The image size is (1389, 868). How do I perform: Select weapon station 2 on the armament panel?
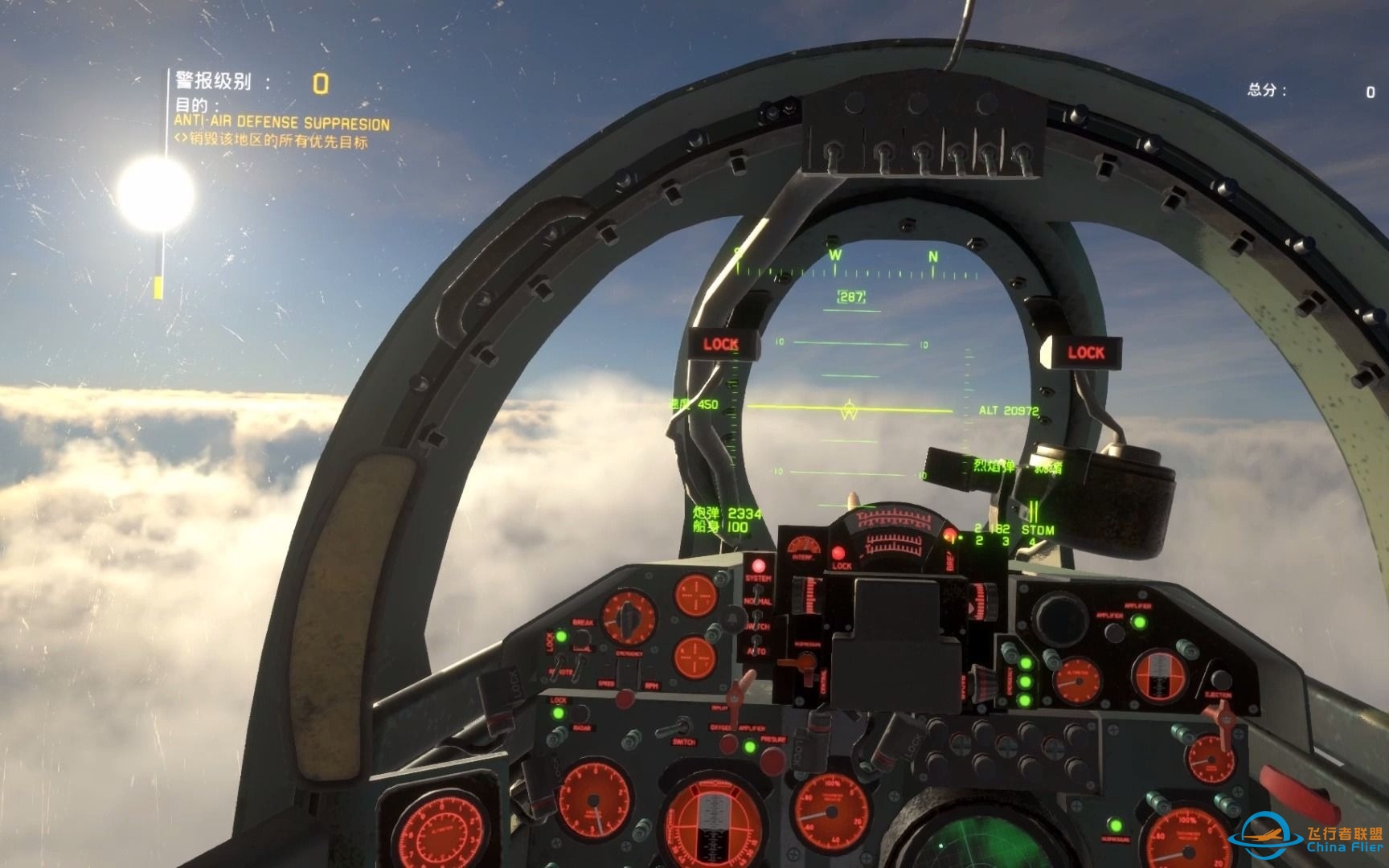(x=978, y=541)
